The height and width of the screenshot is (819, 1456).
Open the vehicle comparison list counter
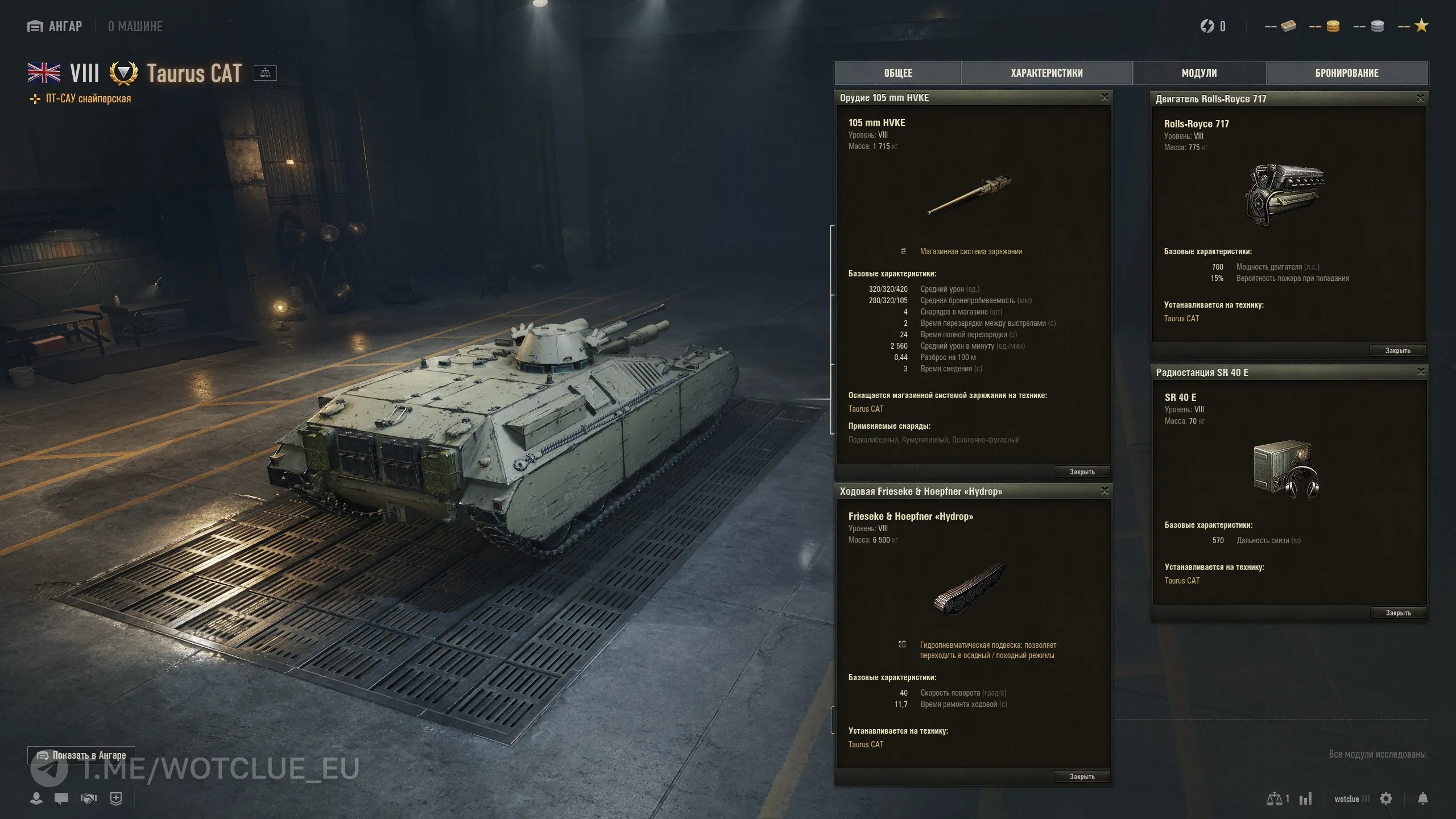click(x=1277, y=799)
